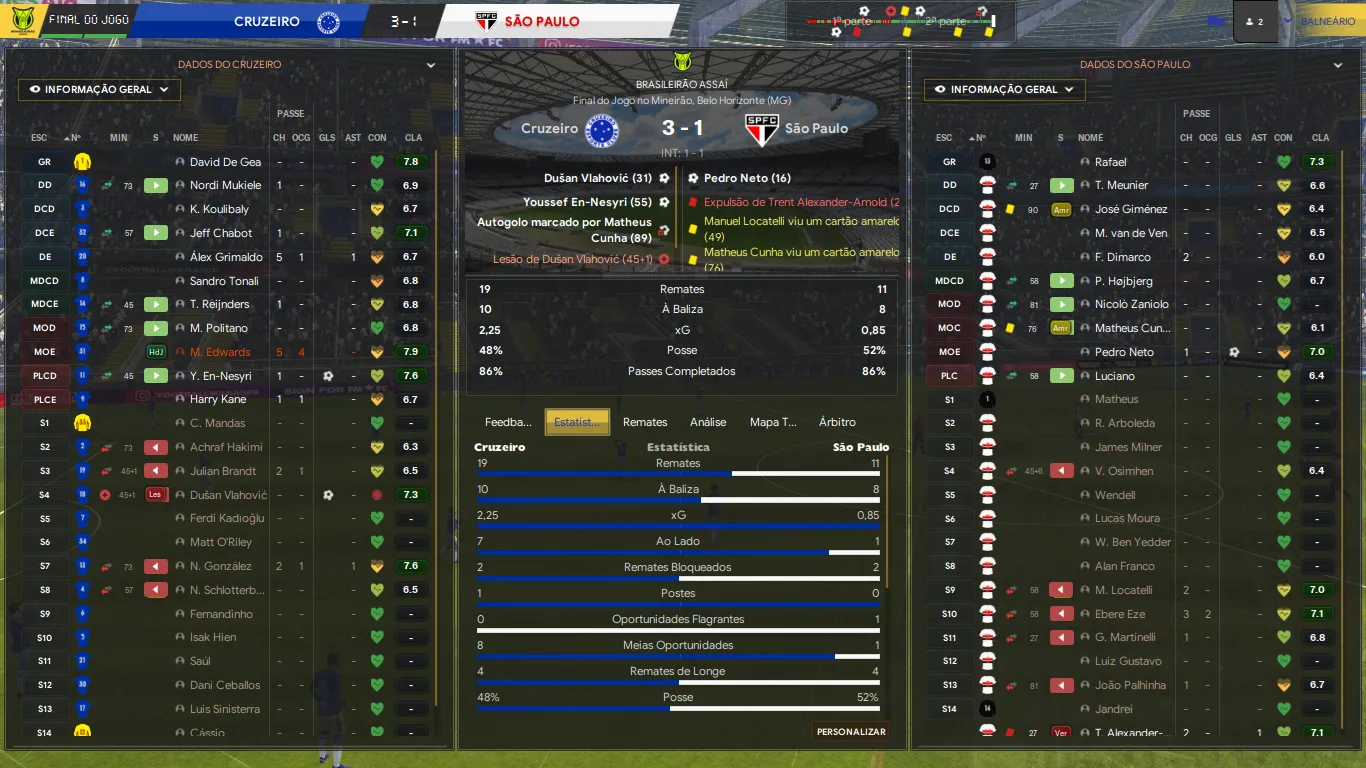Show the Feedback tab
This screenshot has width=1366, height=768.
508,422
